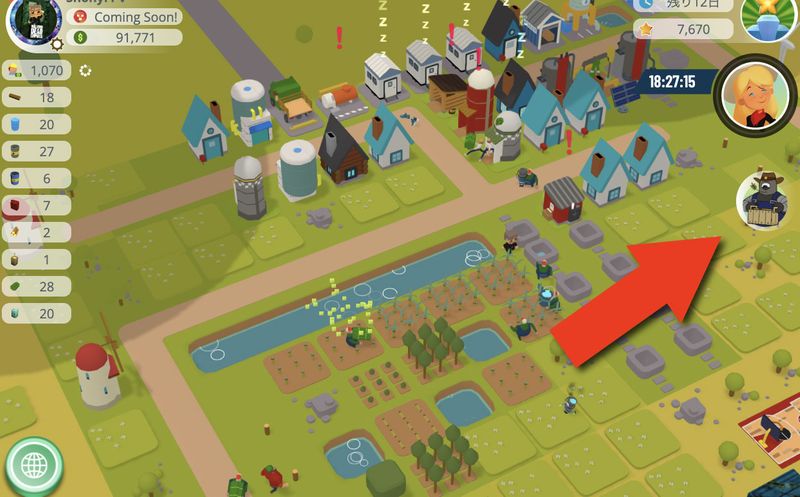Select the blue water bucket resource entry
Image resolution: width=800 pixels, height=497 pixels.
click(36, 125)
